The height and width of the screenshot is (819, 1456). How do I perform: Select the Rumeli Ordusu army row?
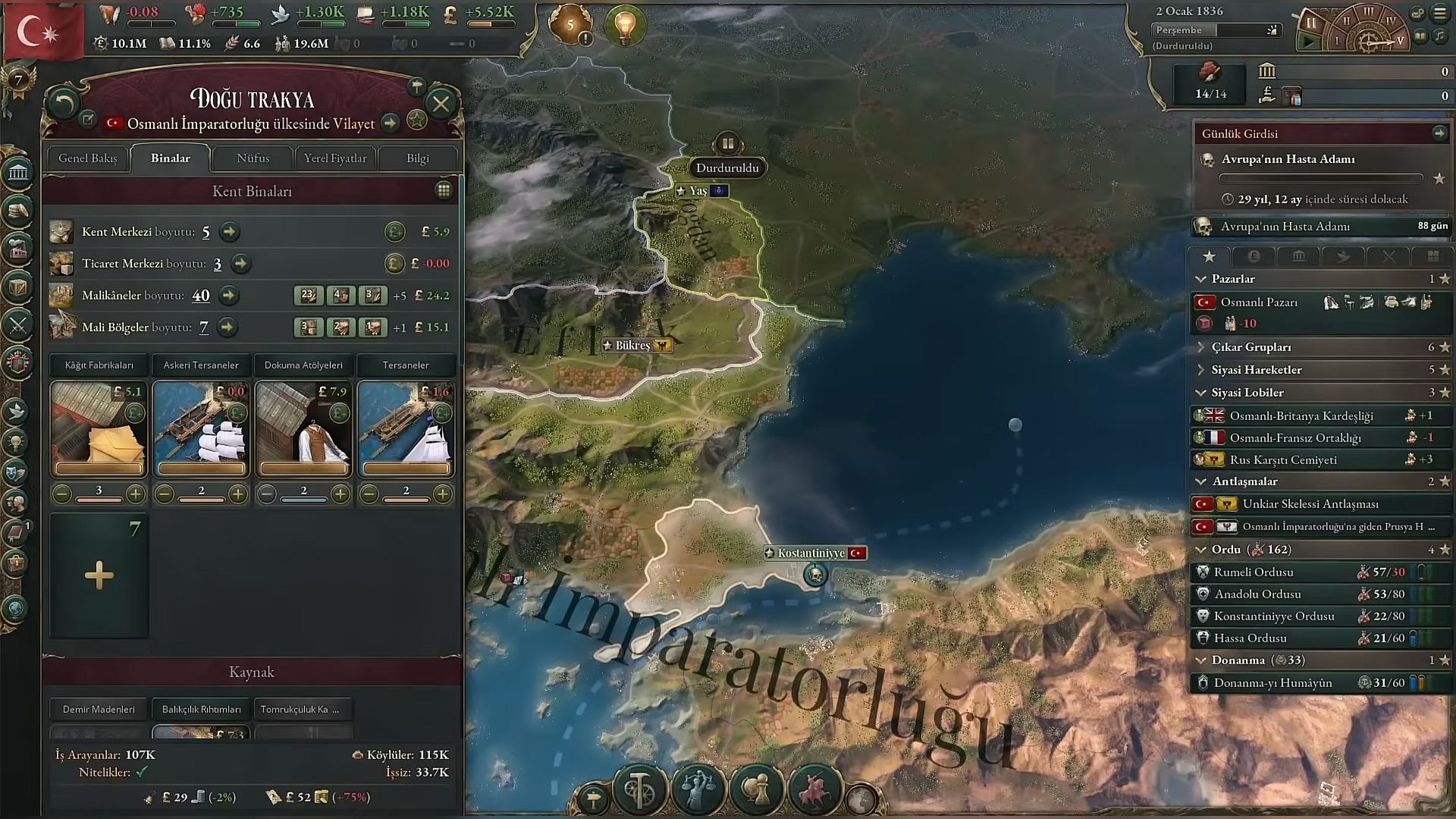(x=1254, y=573)
